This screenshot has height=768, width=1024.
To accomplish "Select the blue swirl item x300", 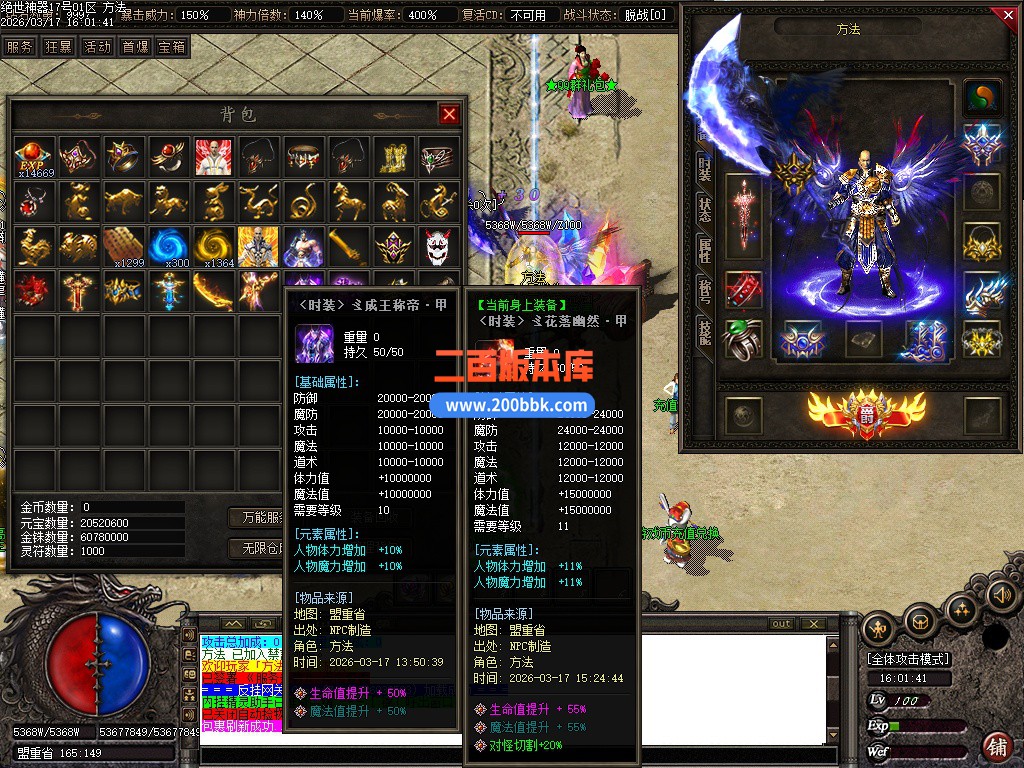I will coord(169,246).
